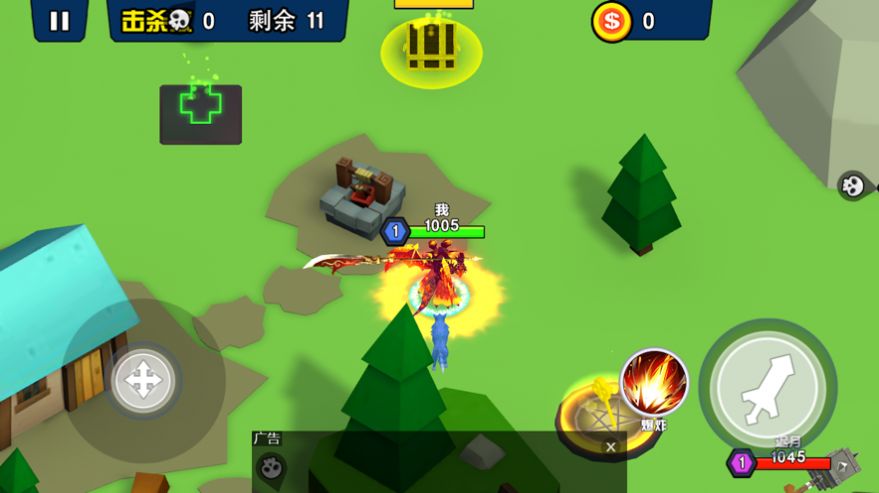Close the 广告 ad banner
Screen dimensions: 879x493
(611, 447)
